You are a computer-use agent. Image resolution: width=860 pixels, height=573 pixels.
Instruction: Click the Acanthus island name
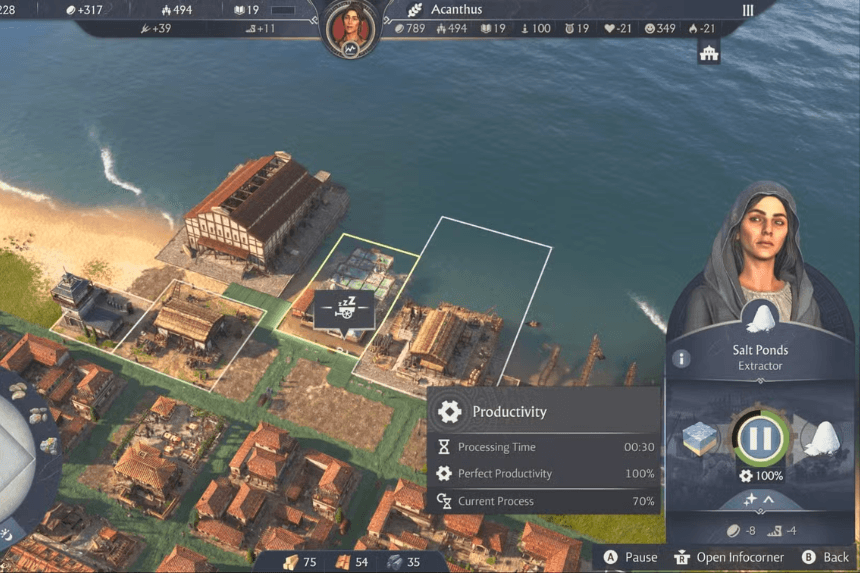(x=456, y=10)
